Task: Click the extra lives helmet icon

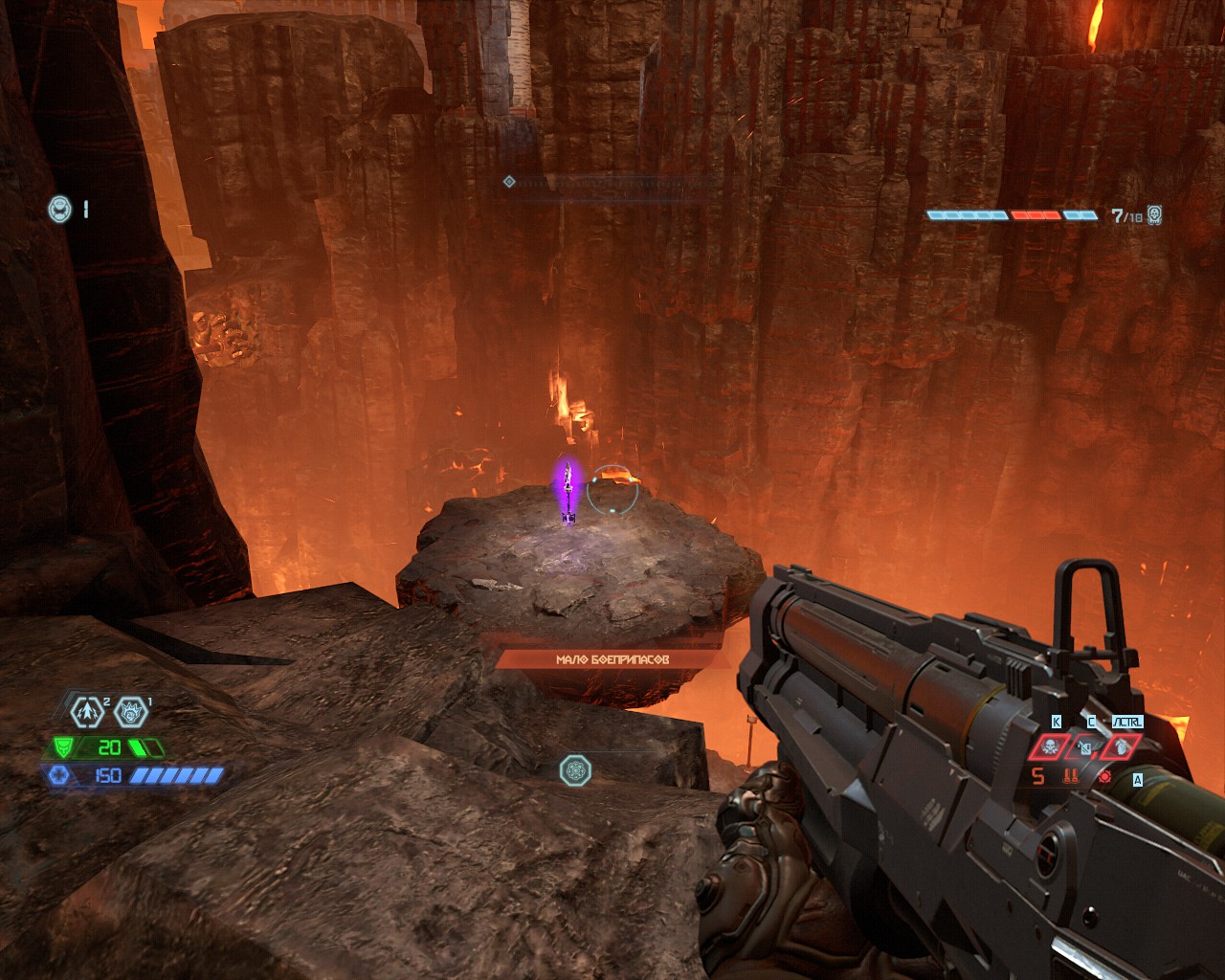Action: click(x=59, y=208)
